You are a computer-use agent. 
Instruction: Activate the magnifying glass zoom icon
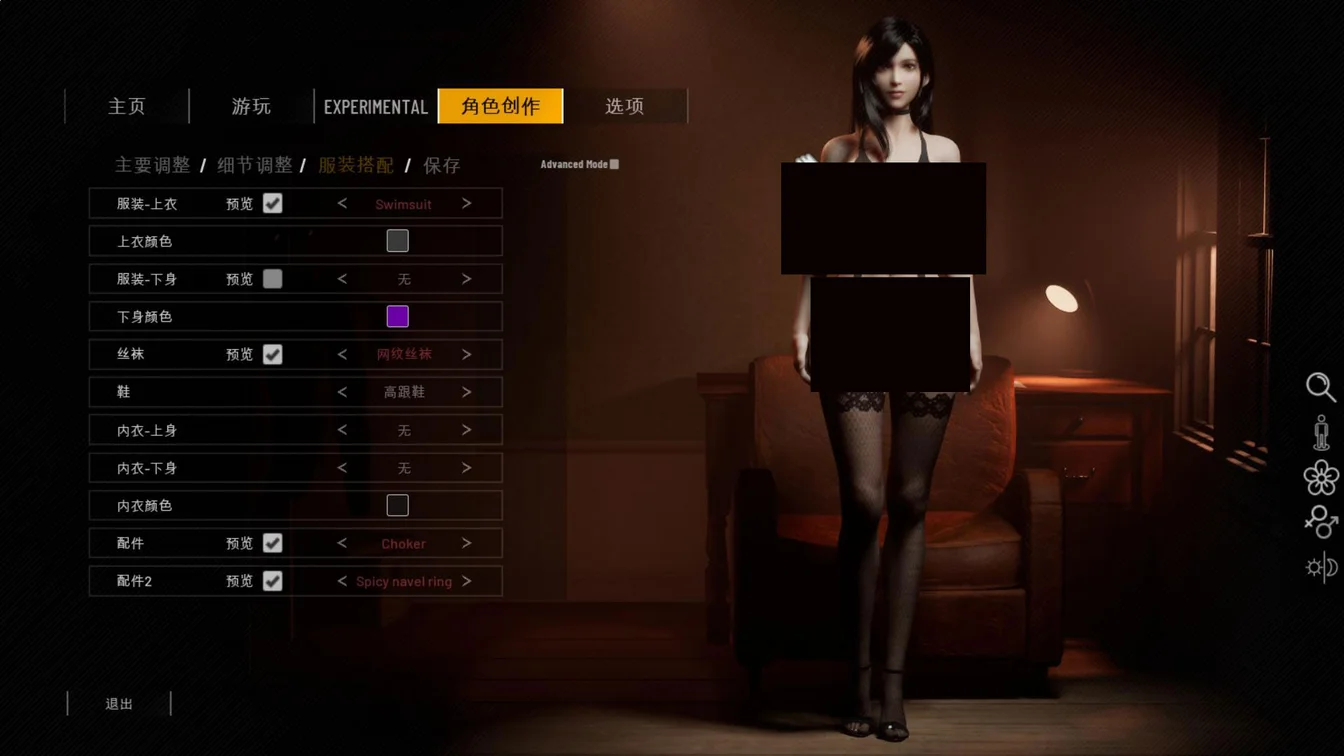click(x=1320, y=387)
